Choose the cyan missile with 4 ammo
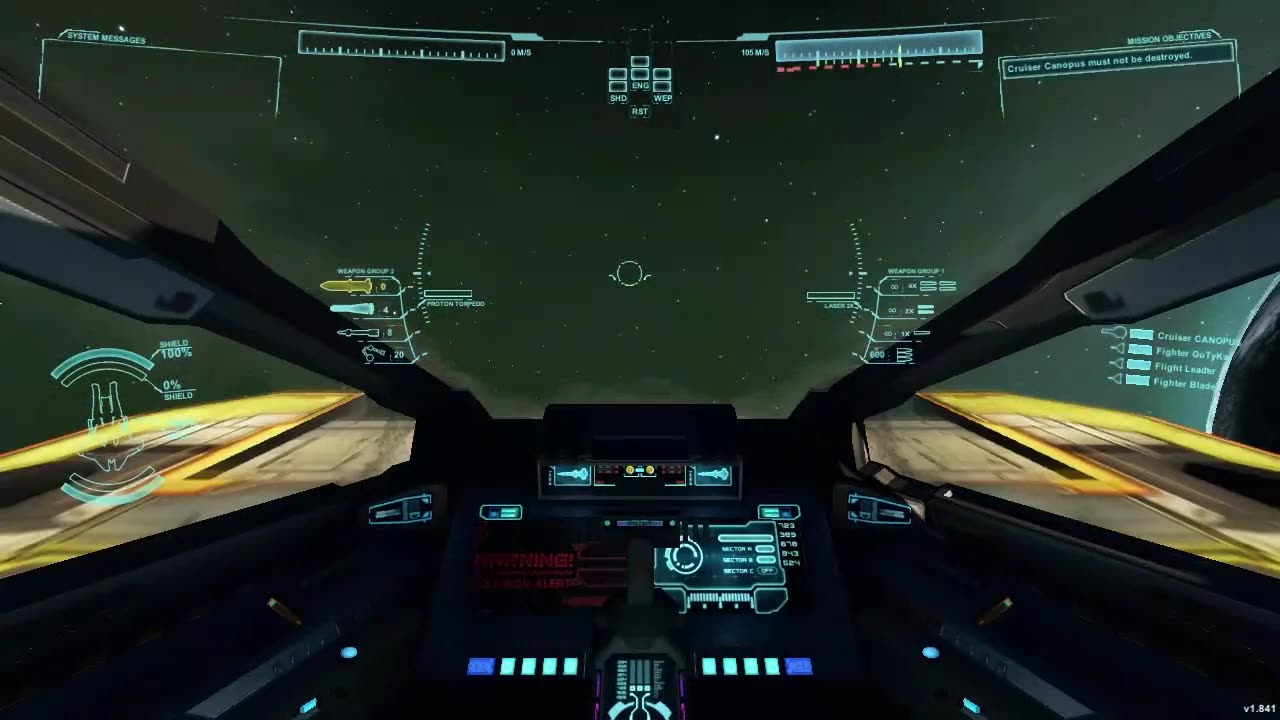 pyautogui.click(x=352, y=310)
